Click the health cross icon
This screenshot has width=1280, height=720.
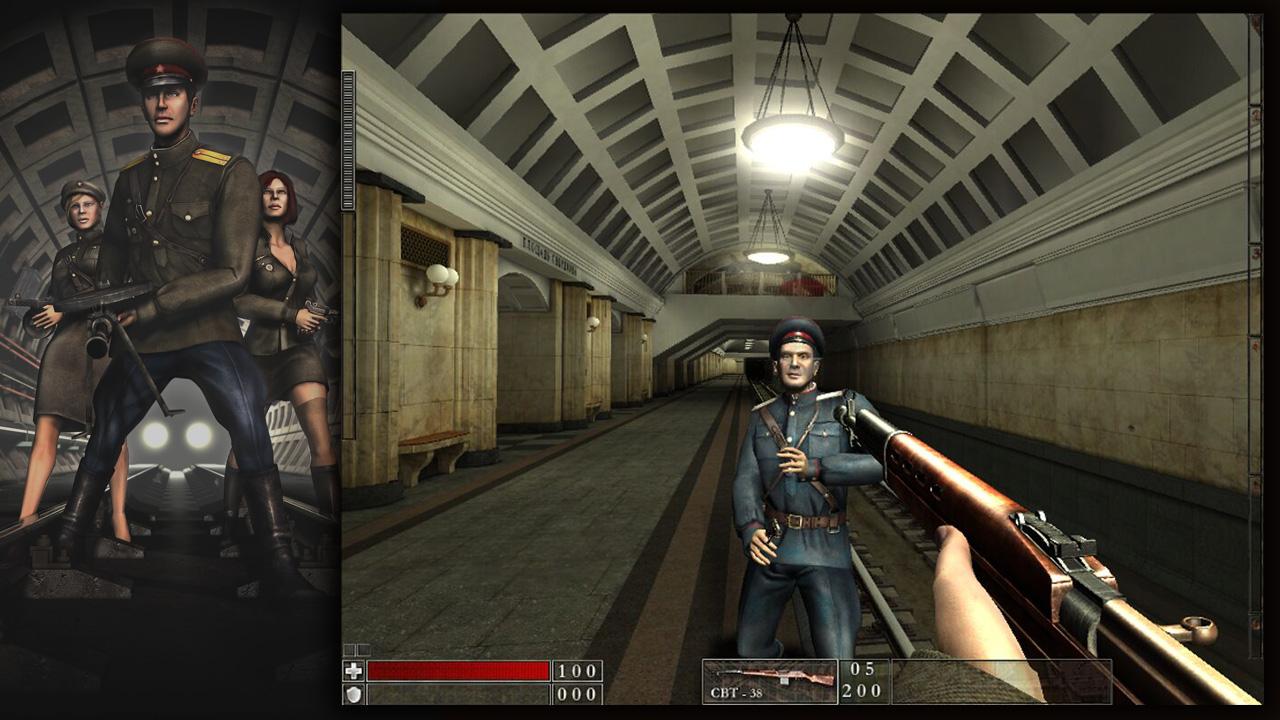pyautogui.click(x=355, y=671)
